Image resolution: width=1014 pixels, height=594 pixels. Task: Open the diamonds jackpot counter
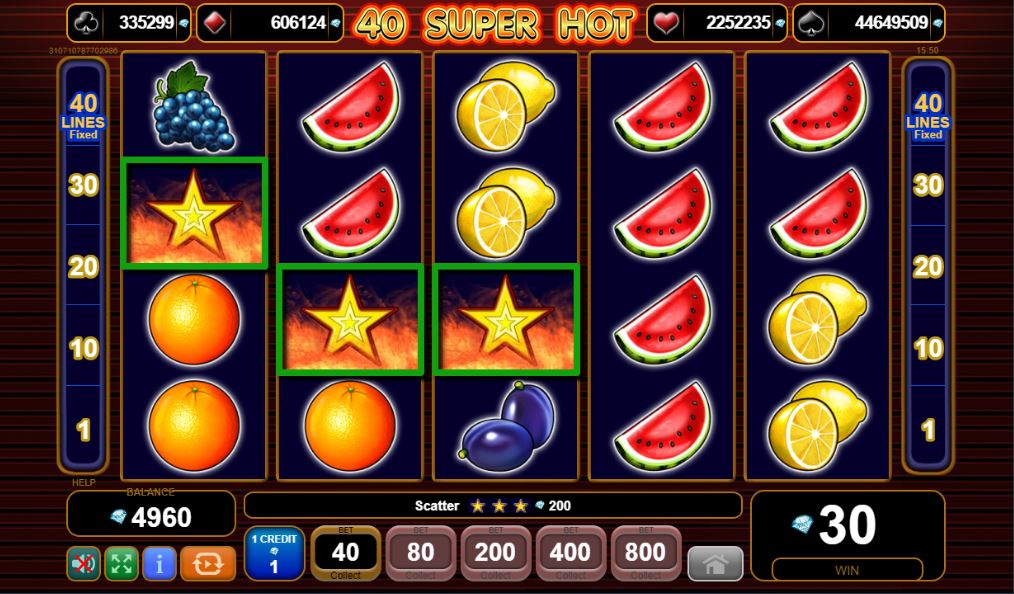(x=269, y=22)
